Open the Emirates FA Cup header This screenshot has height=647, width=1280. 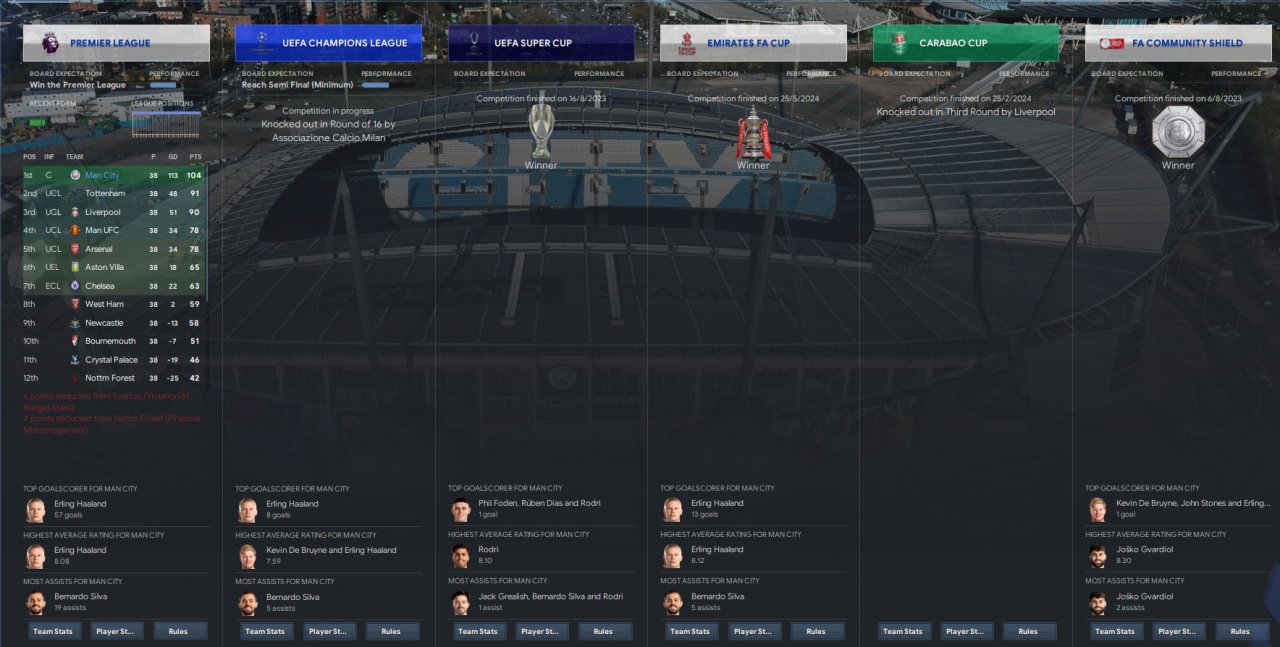[x=753, y=43]
